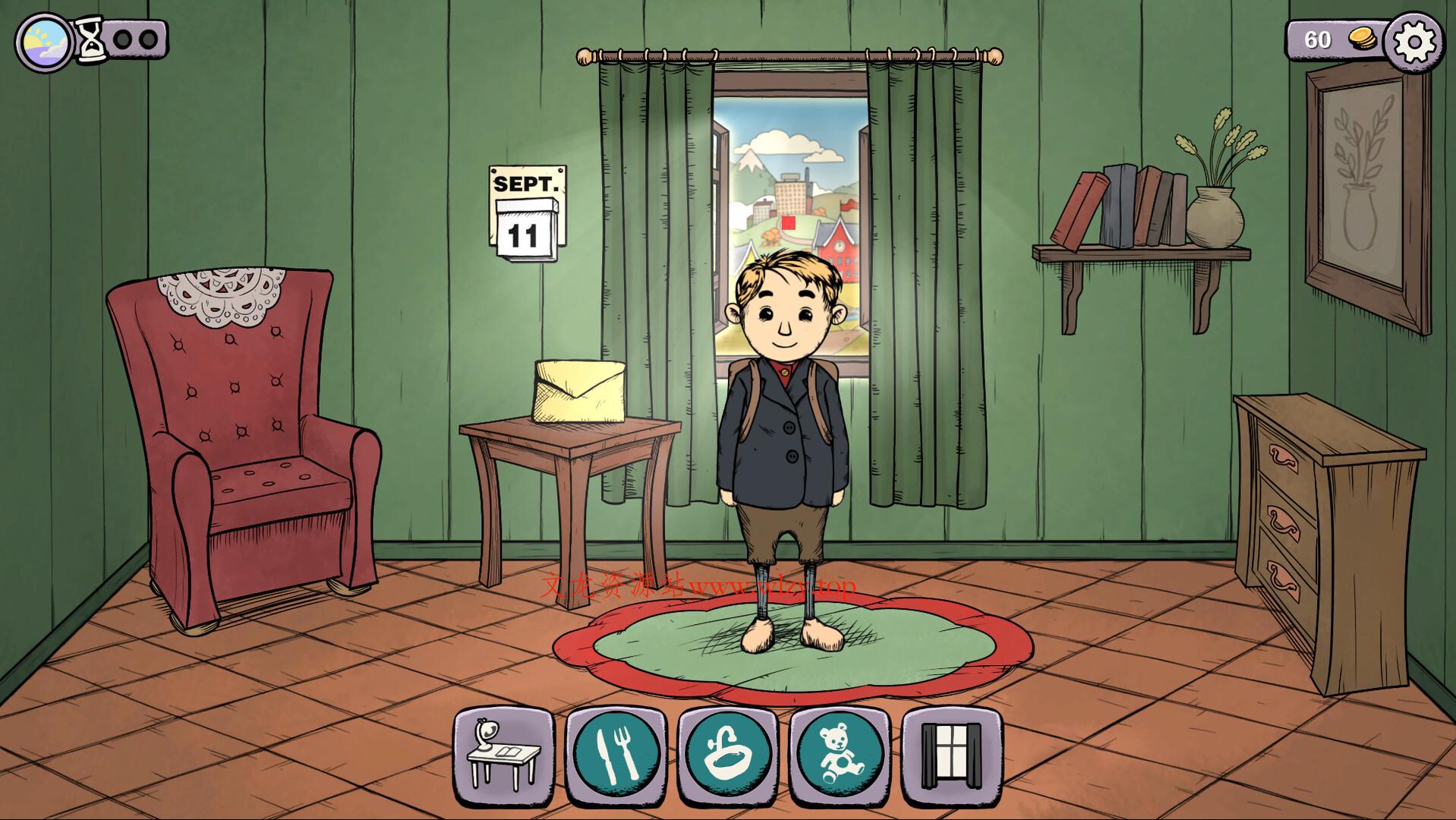This screenshot has width=1456, height=820.
Task: Open the settings gear in the corner
Action: (x=1416, y=40)
